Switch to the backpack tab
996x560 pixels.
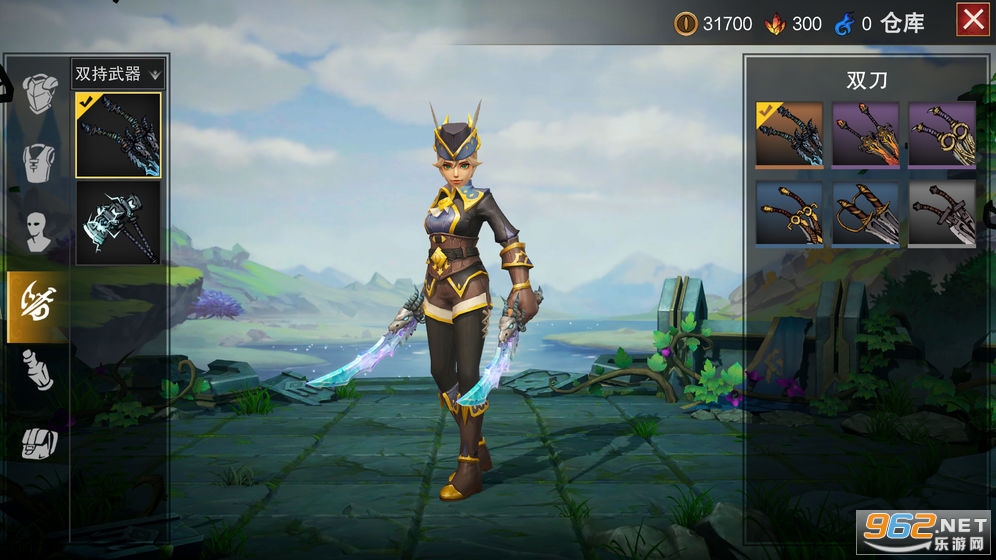pos(38,441)
